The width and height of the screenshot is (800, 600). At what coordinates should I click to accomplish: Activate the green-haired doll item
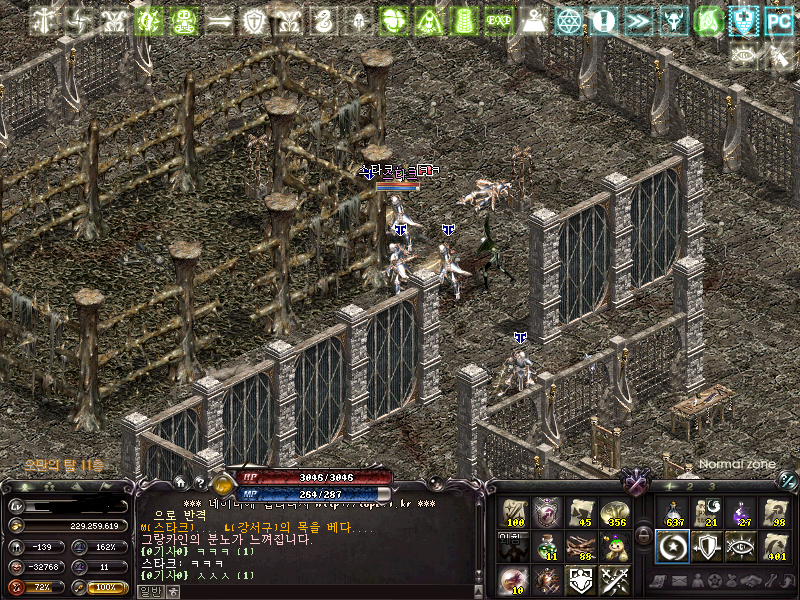[614, 546]
